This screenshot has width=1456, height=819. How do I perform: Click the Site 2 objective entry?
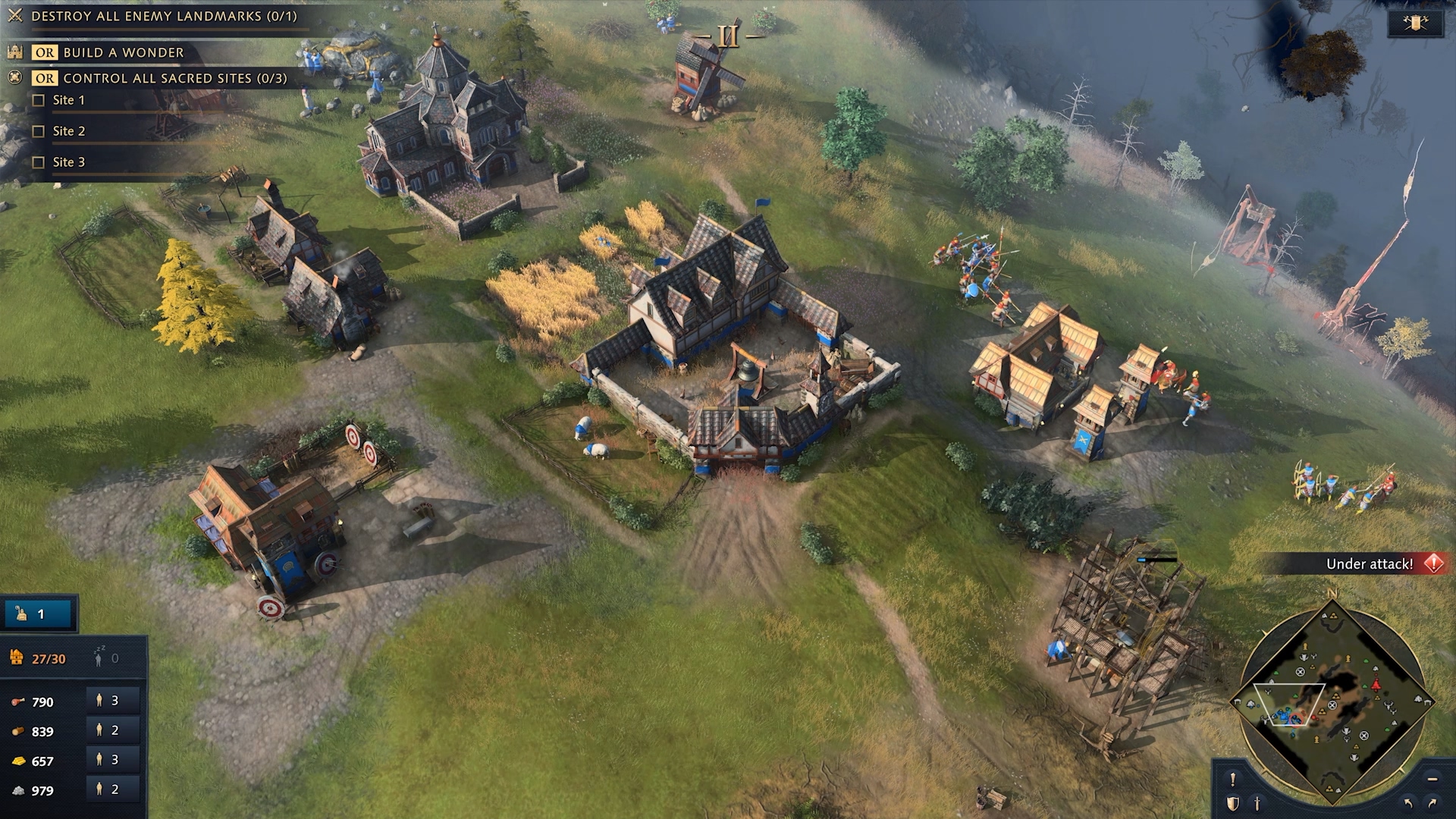pyautogui.click(x=68, y=131)
